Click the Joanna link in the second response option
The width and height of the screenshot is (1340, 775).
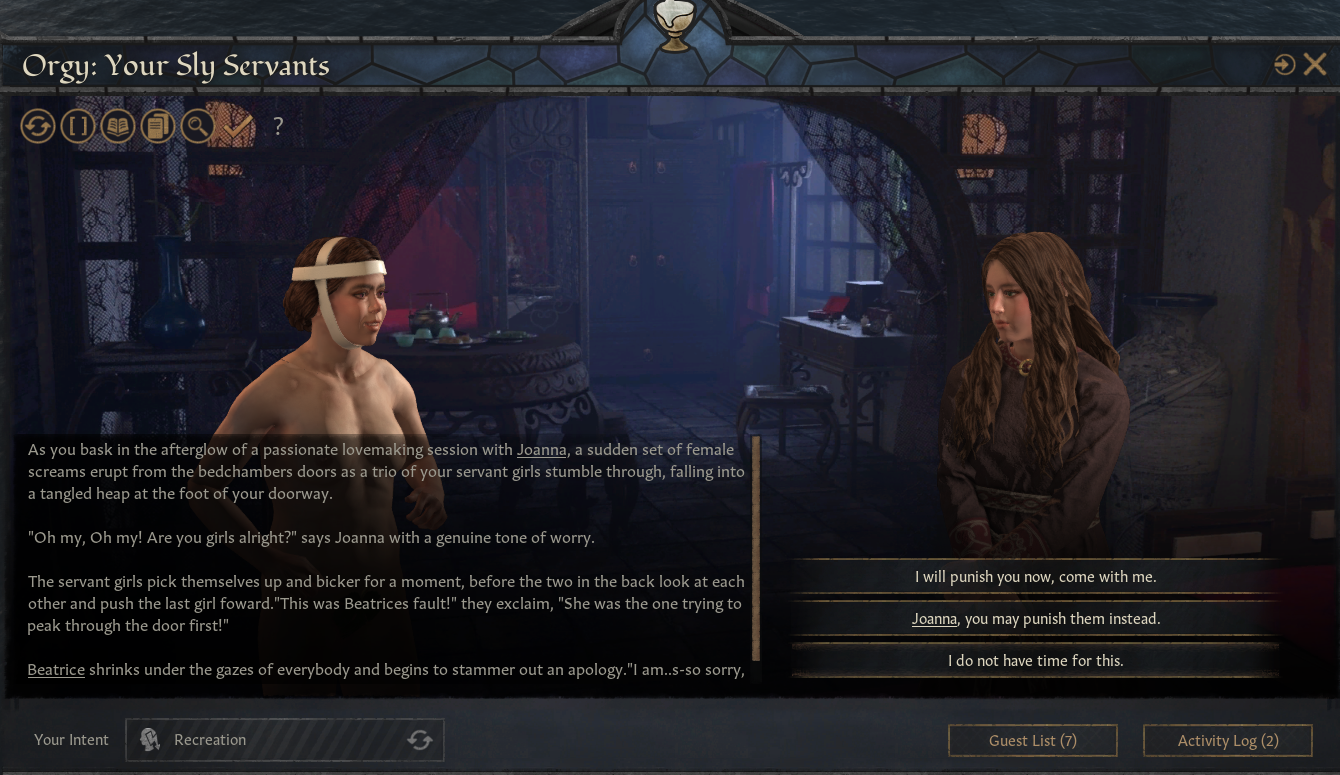[934, 619]
